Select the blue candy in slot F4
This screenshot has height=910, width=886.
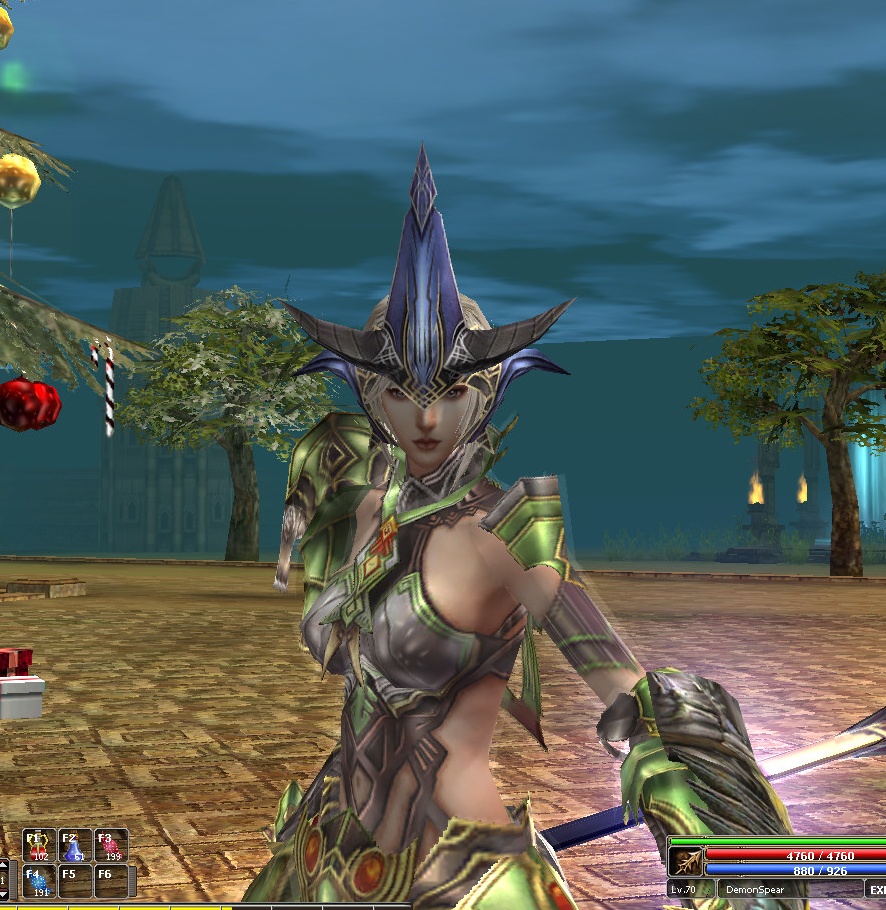pos(39,881)
